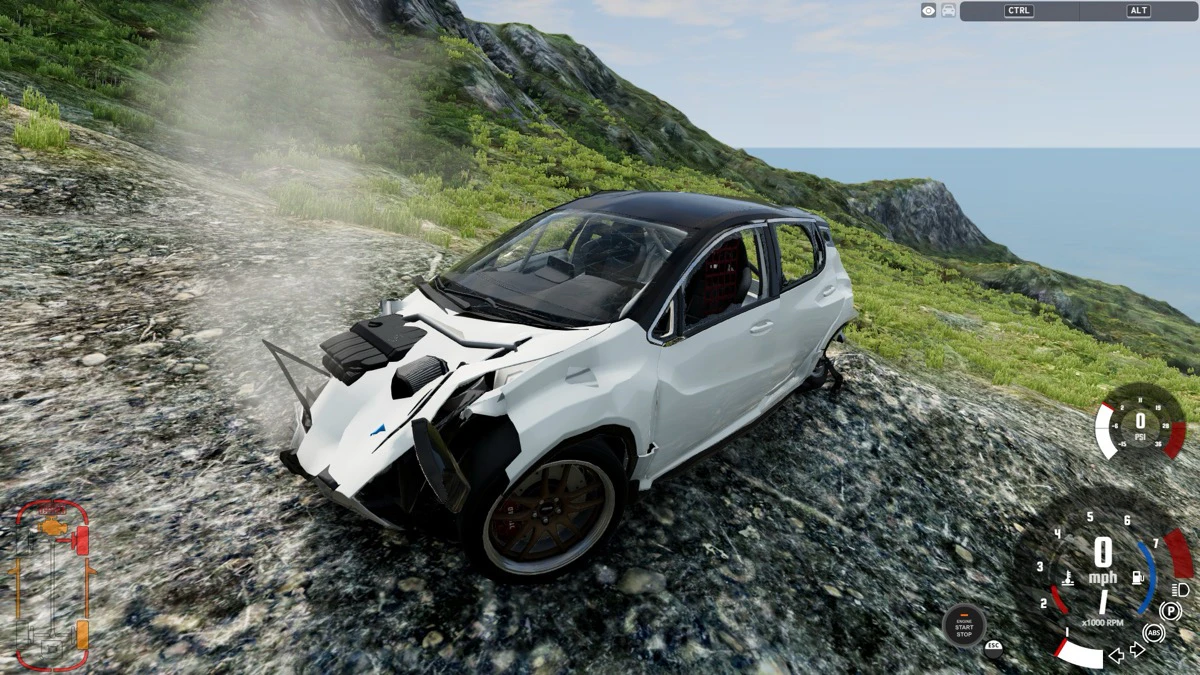1200x675 pixels.
Task: Open the vehicle damage diagram
Action: (52, 585)
